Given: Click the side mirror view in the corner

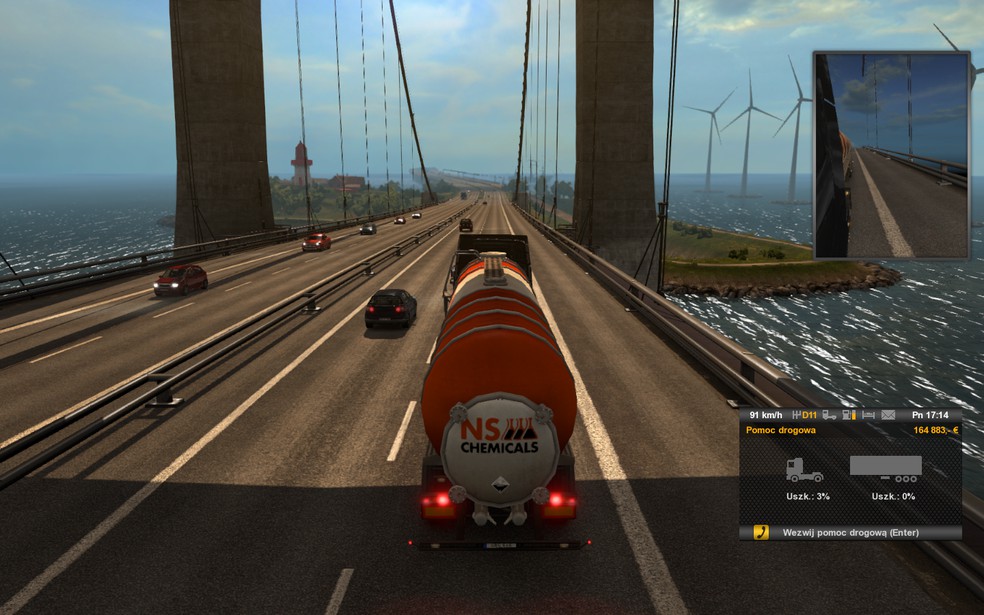Looking at the screenshot, I should [x=891, y=155].
